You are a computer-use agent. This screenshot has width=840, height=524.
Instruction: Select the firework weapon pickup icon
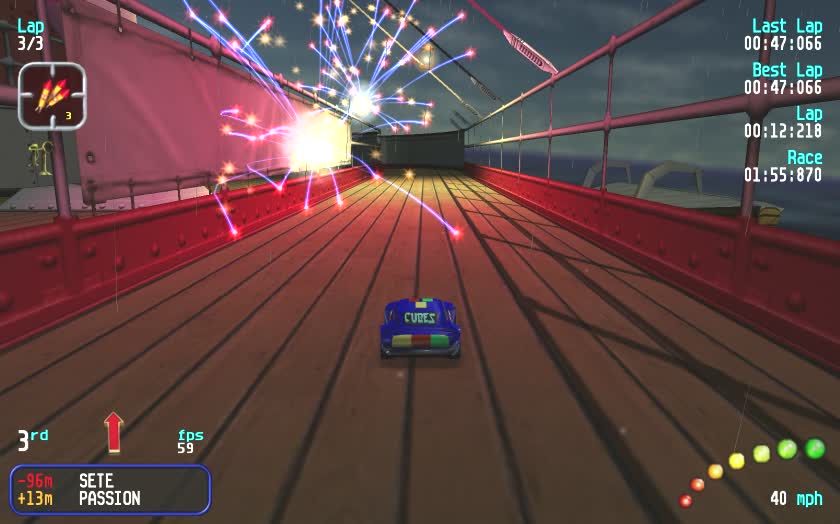click(x=52, y=95)
